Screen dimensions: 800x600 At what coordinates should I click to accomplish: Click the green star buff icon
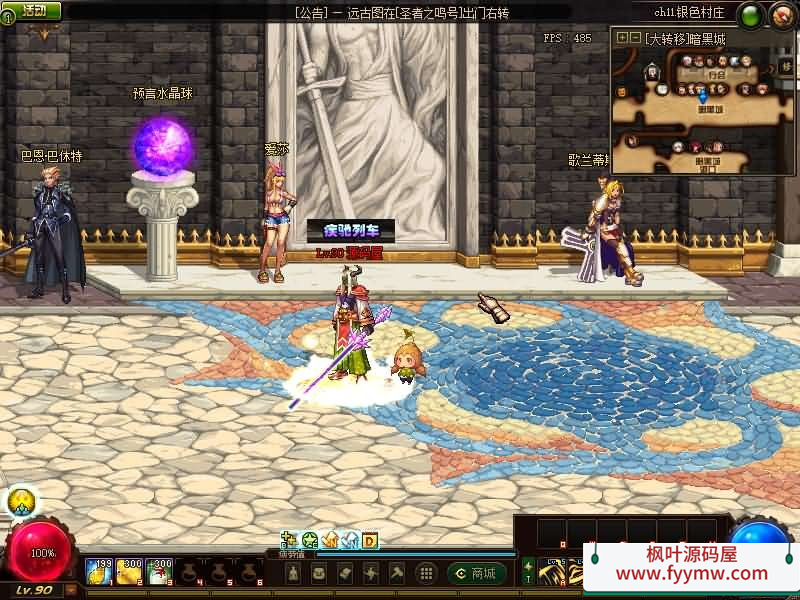point(310,540)
